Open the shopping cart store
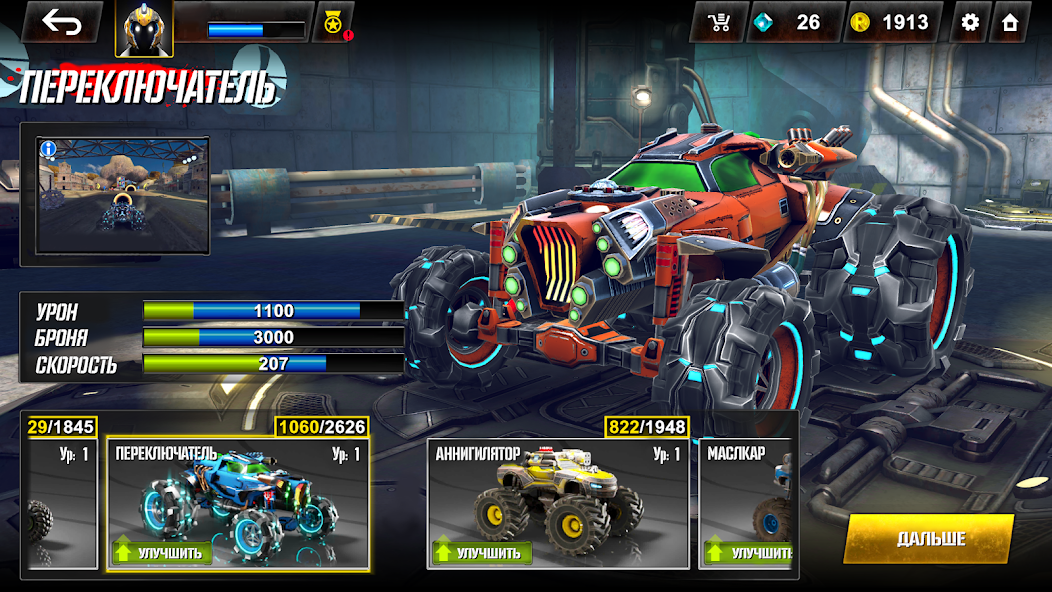Screen dimensions: 1052x592 point(718,22)
